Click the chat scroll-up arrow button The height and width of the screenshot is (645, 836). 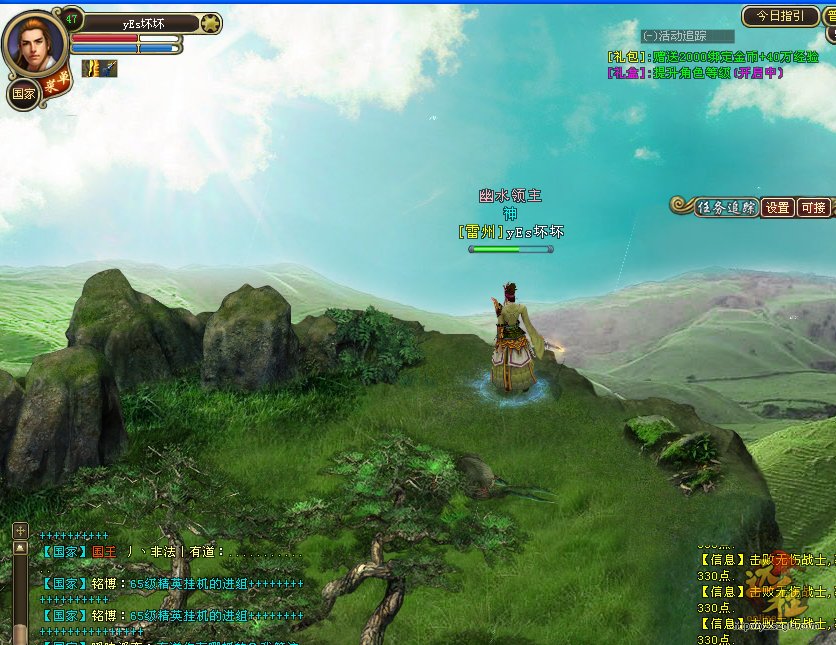20,548
